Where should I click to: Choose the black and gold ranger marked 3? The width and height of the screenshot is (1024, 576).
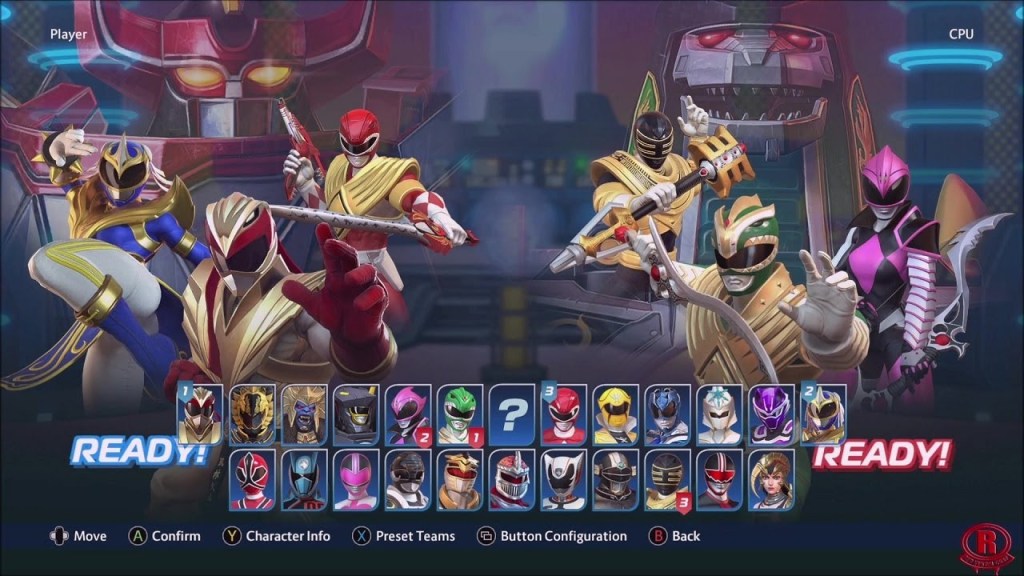(x=668, y=479)
